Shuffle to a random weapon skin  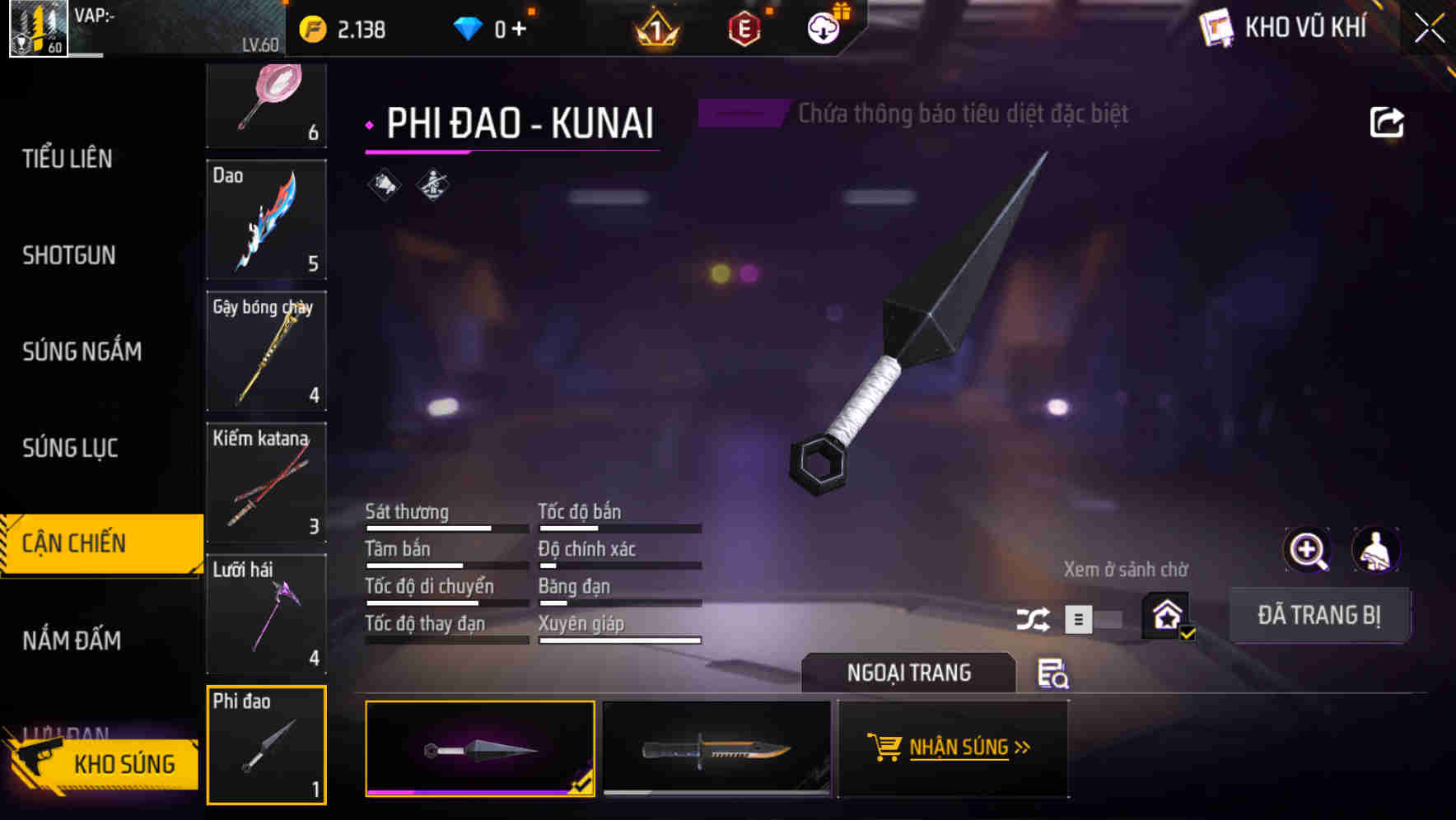1034,617
